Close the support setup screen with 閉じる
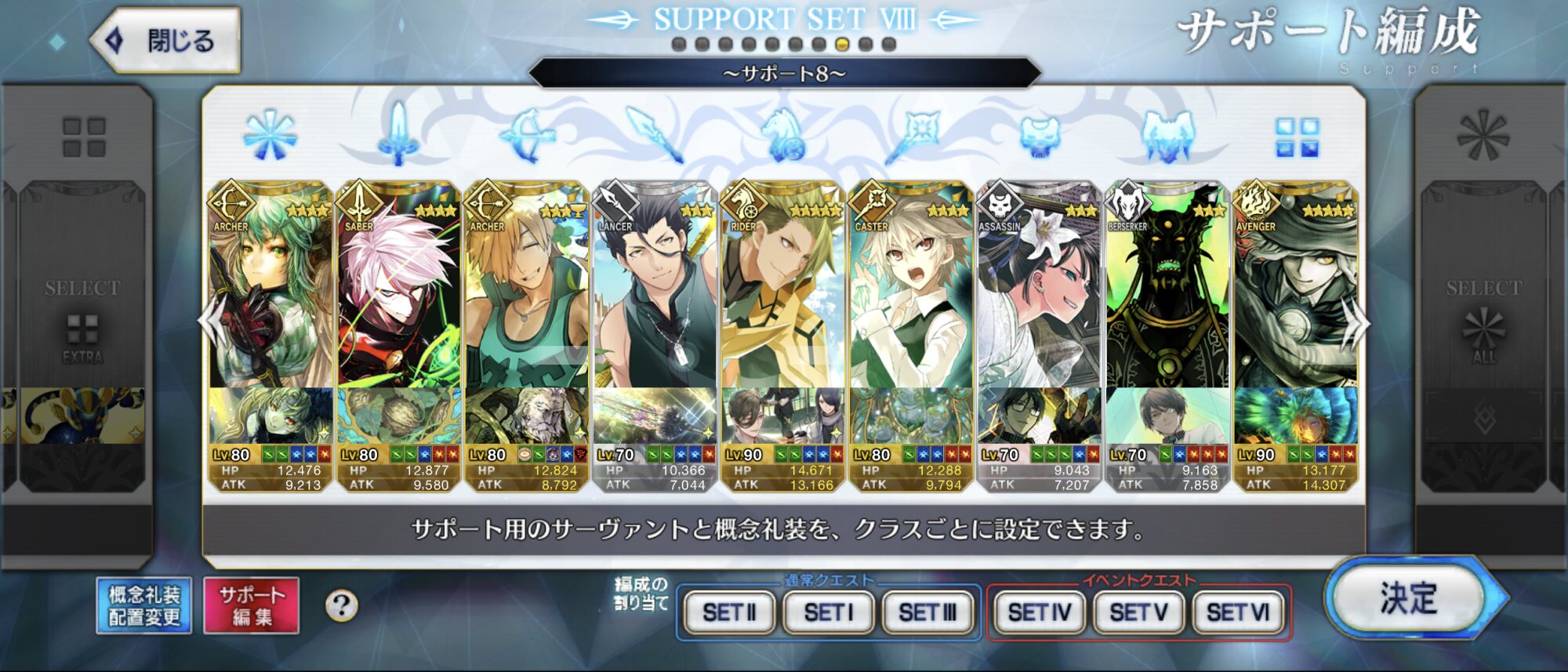 (166, 41)
